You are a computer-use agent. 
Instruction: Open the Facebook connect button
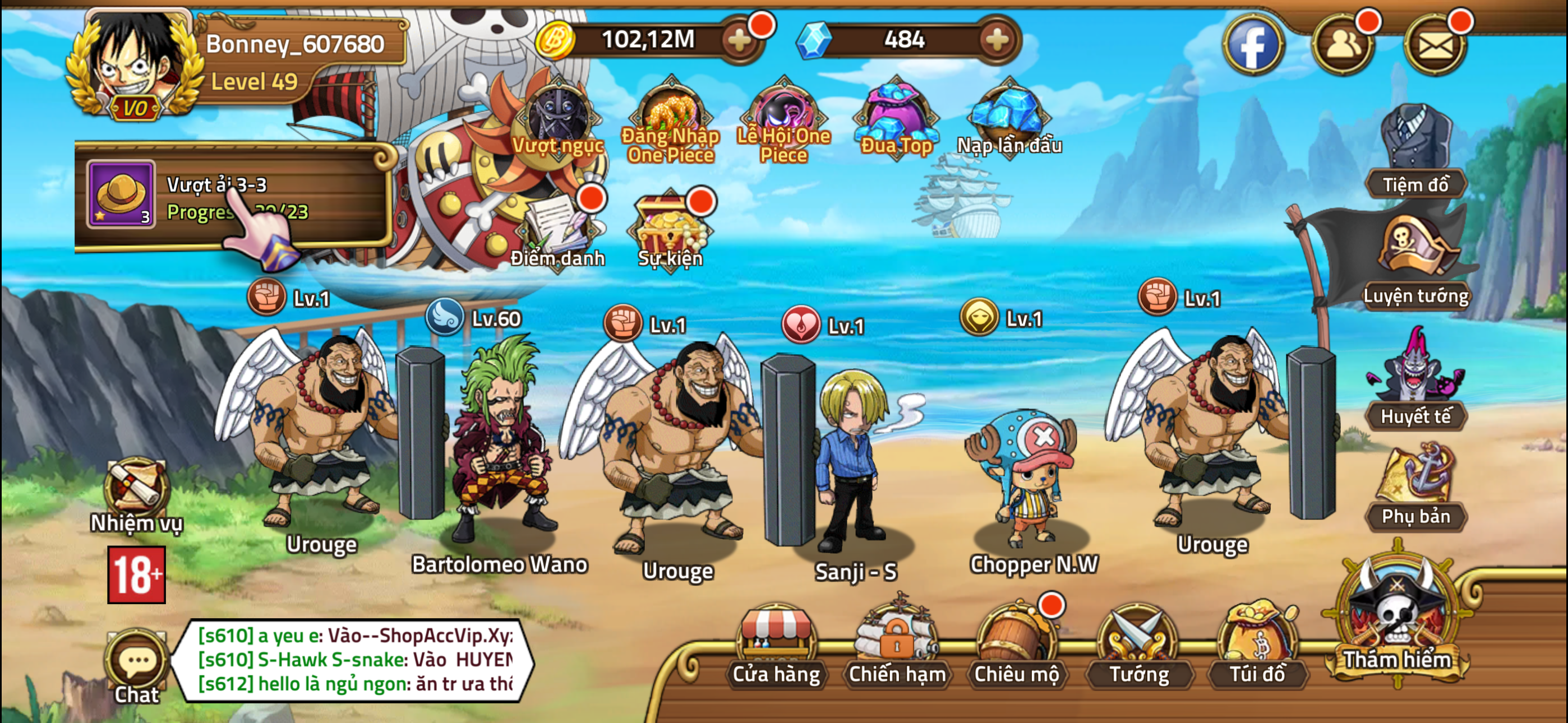[1254, 43]
